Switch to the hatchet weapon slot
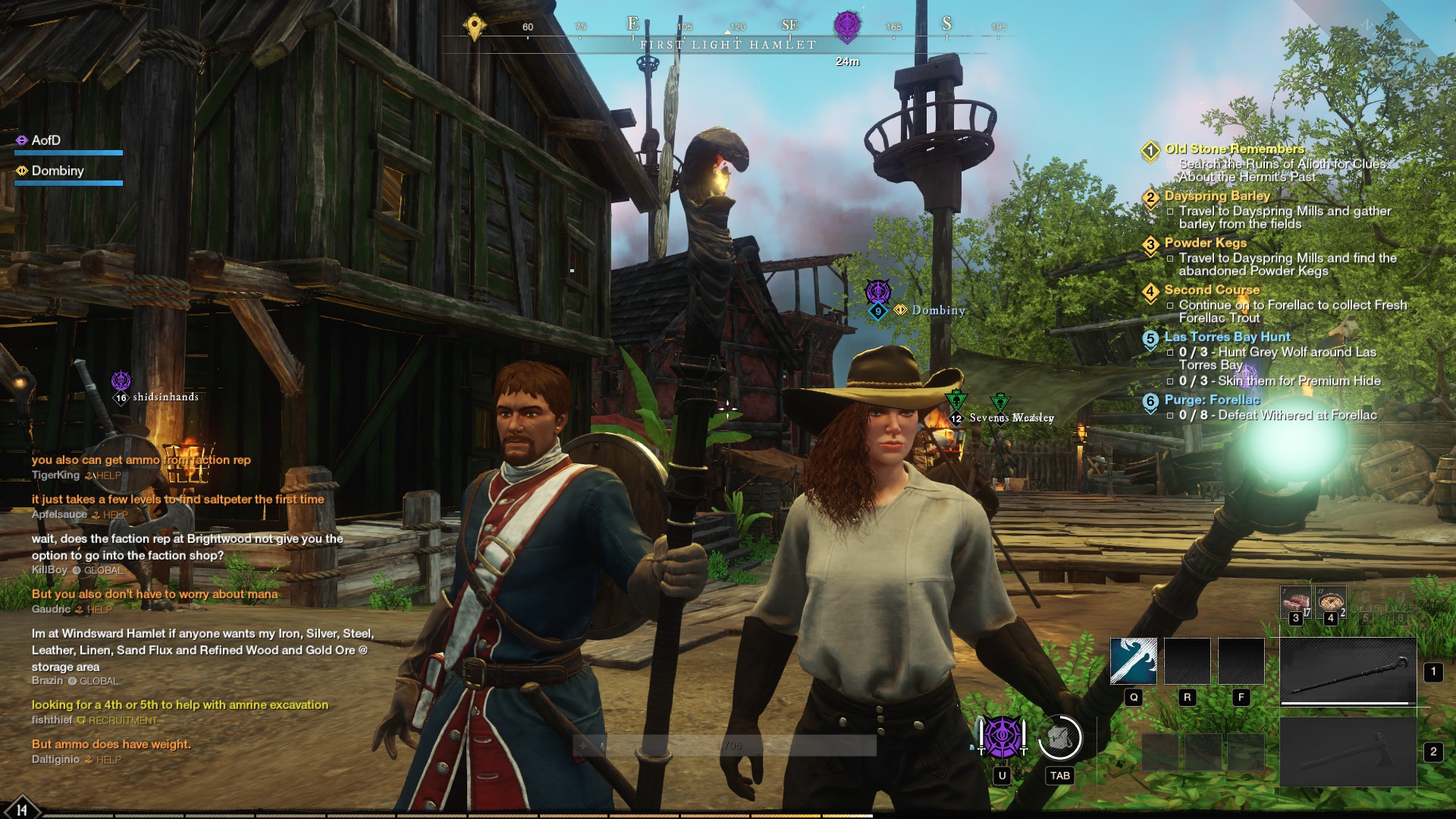Screen dimensions: 1456x819 coord(1348,752)
